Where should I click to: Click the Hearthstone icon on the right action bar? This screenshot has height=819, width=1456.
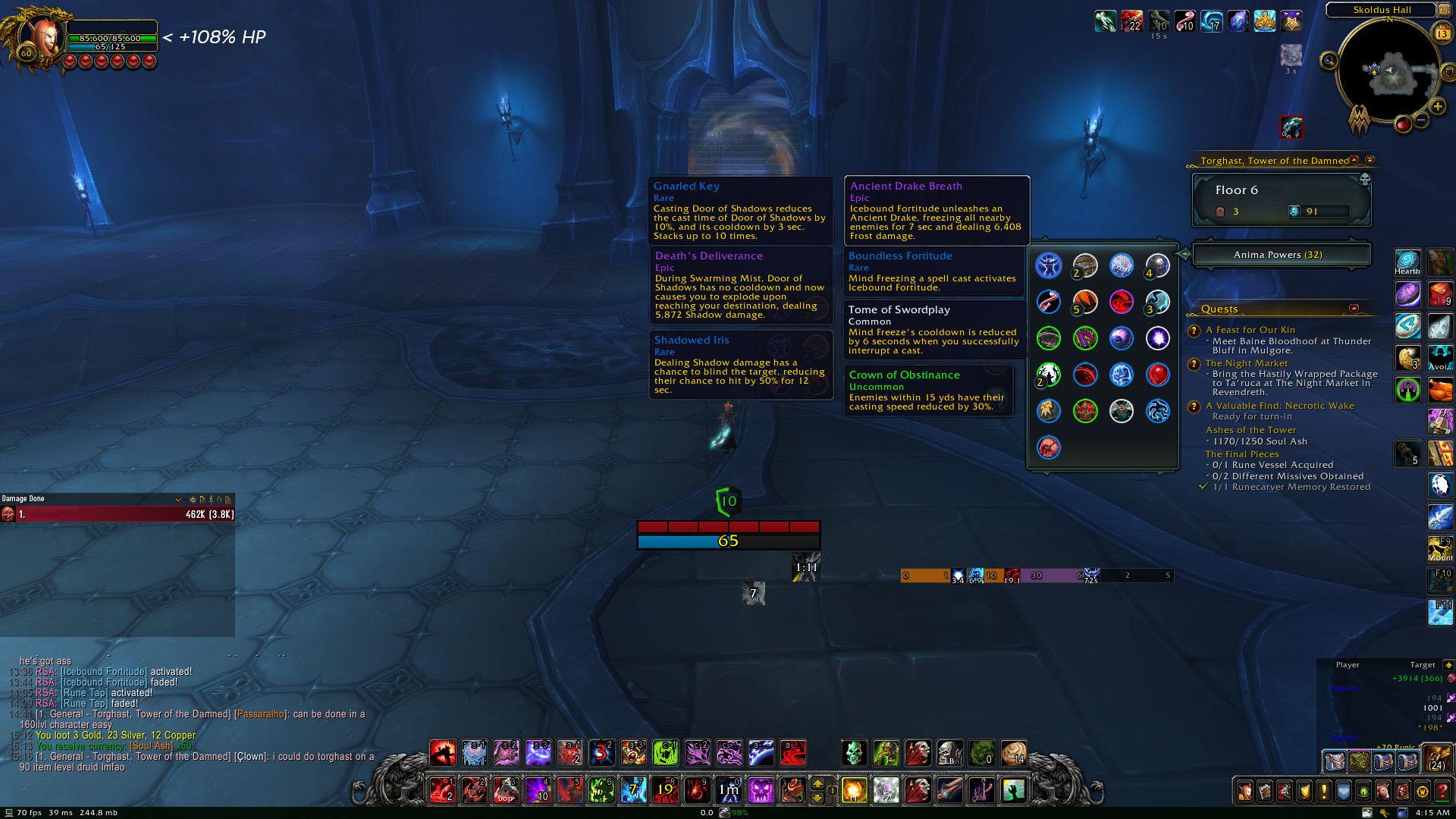pyautogui.click(x=1407, y=262)
